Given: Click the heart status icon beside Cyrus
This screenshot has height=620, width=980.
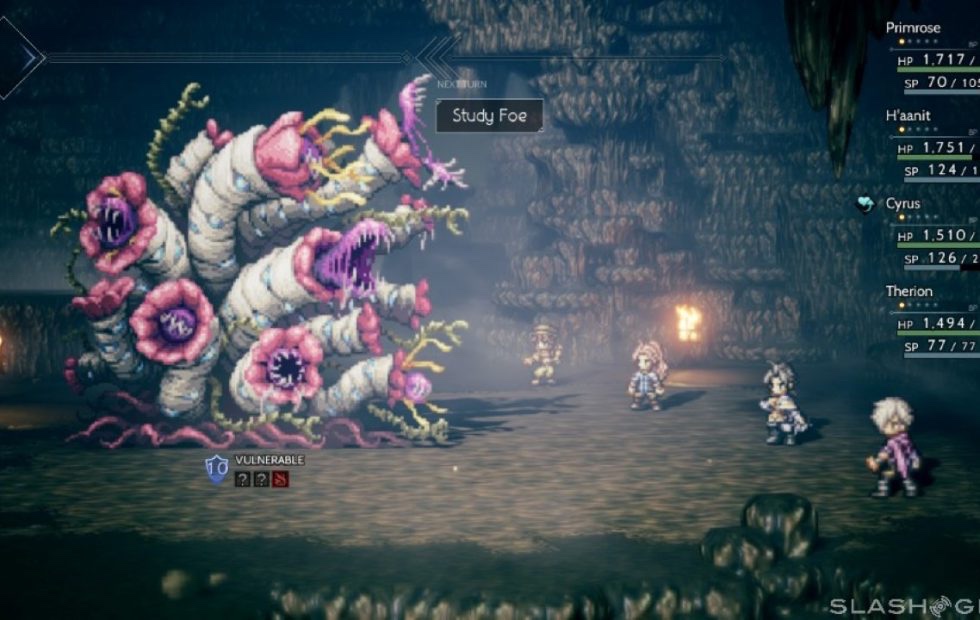Looking at the screenshot, I should [866, 203].
